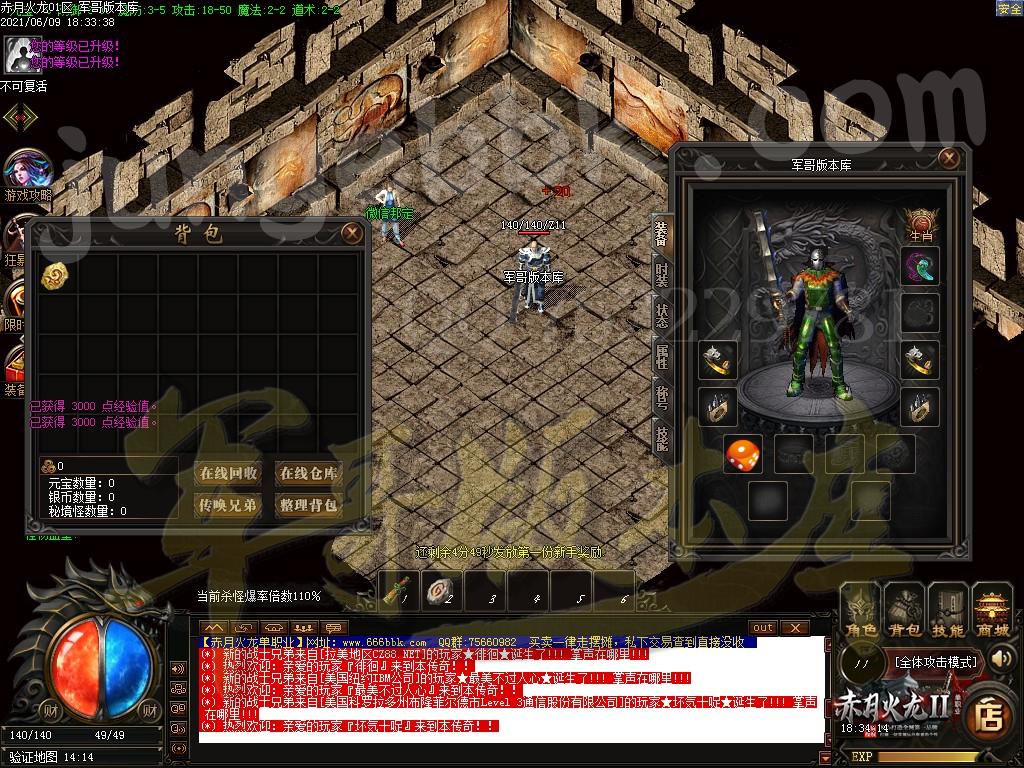Open the 状态 status tab

(662, 316)
